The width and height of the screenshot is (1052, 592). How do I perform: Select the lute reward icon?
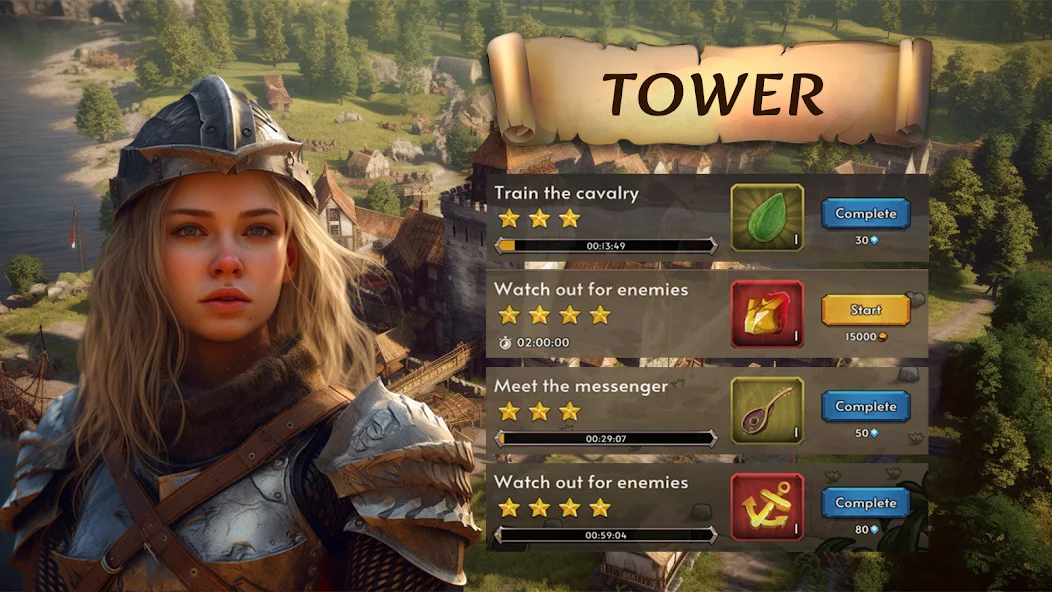tap(767, 410)
